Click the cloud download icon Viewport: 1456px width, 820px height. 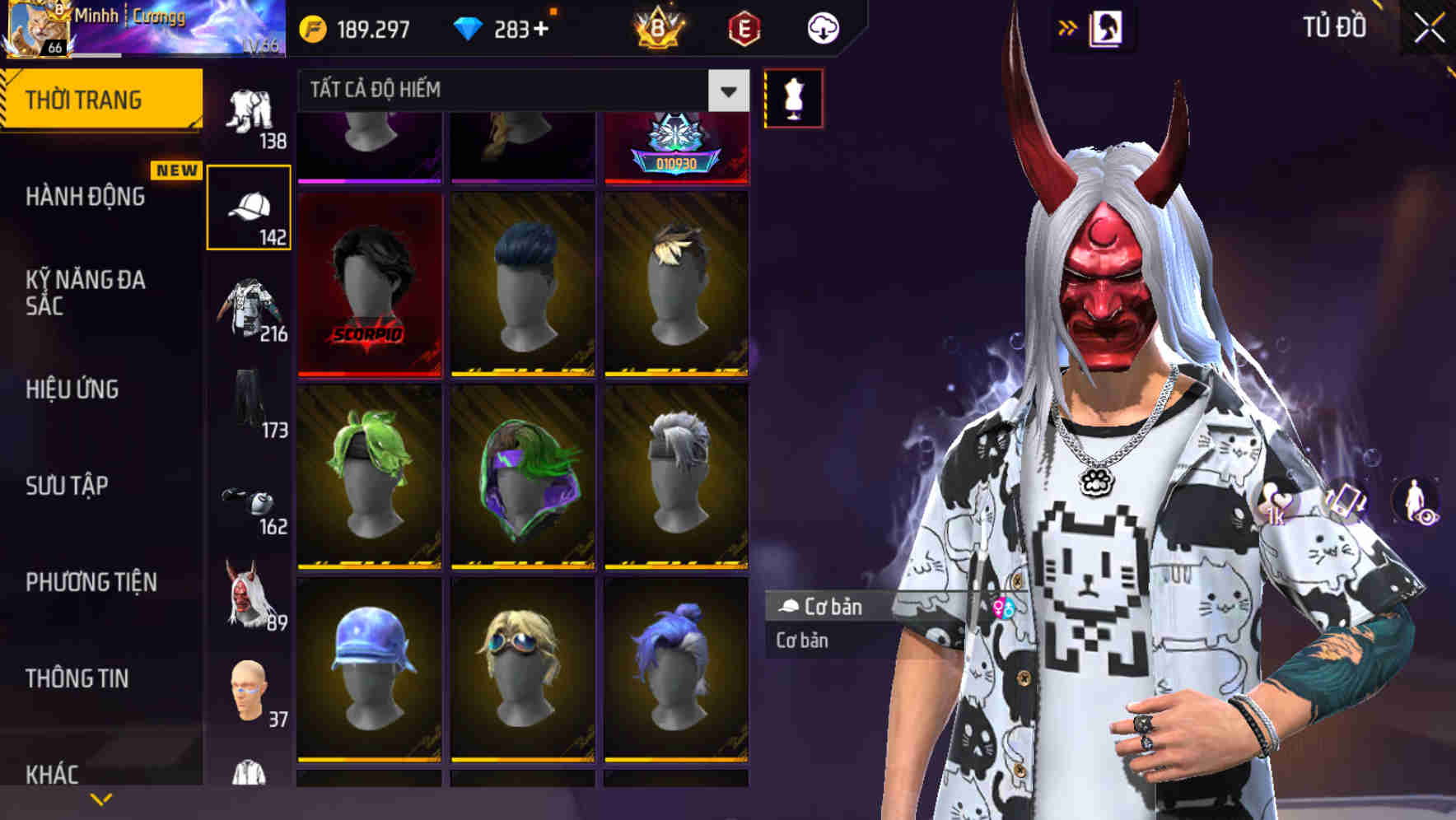tap(823, 26)
